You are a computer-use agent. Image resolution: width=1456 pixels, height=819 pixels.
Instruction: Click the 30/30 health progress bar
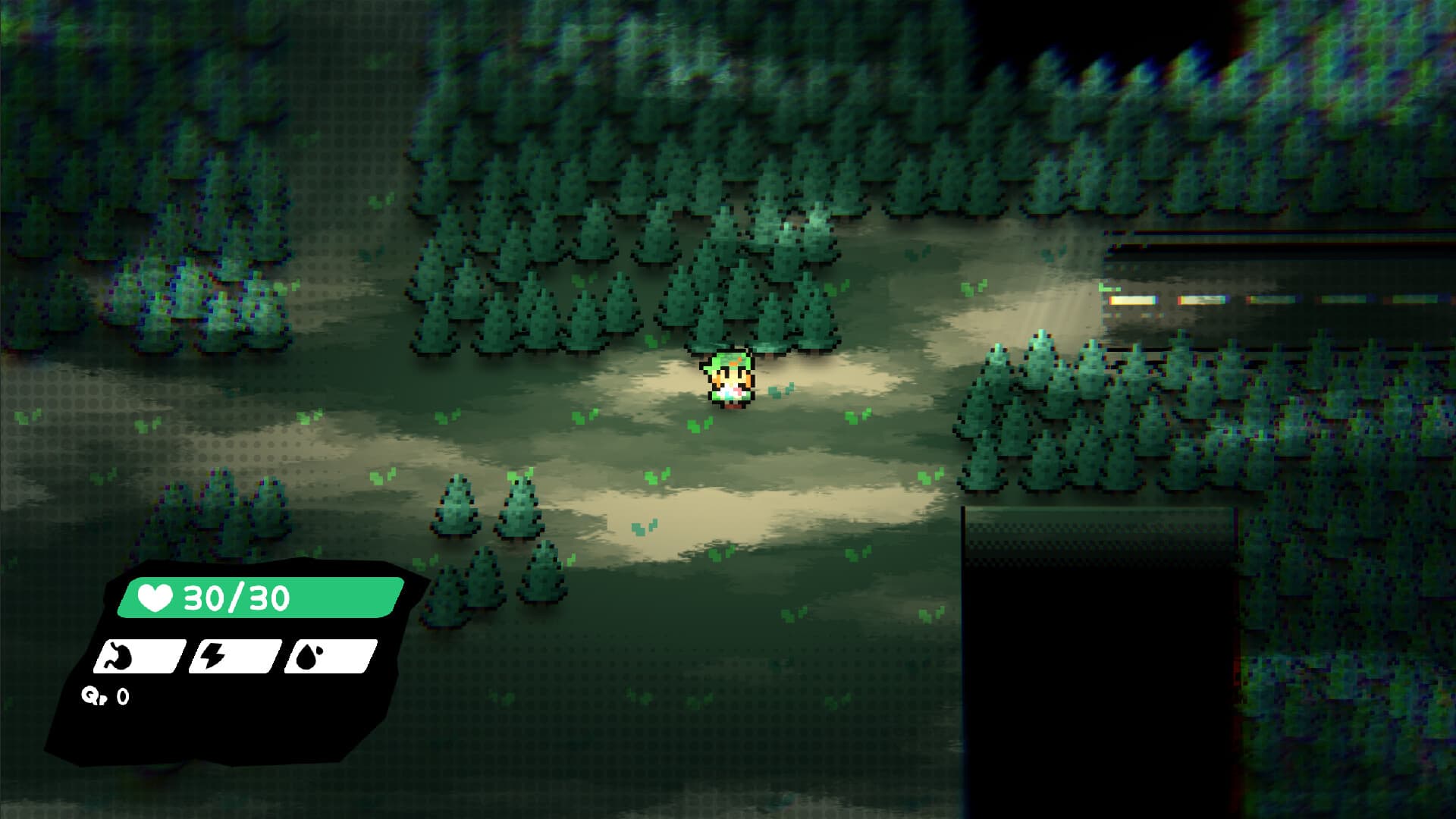pos(258,598)
